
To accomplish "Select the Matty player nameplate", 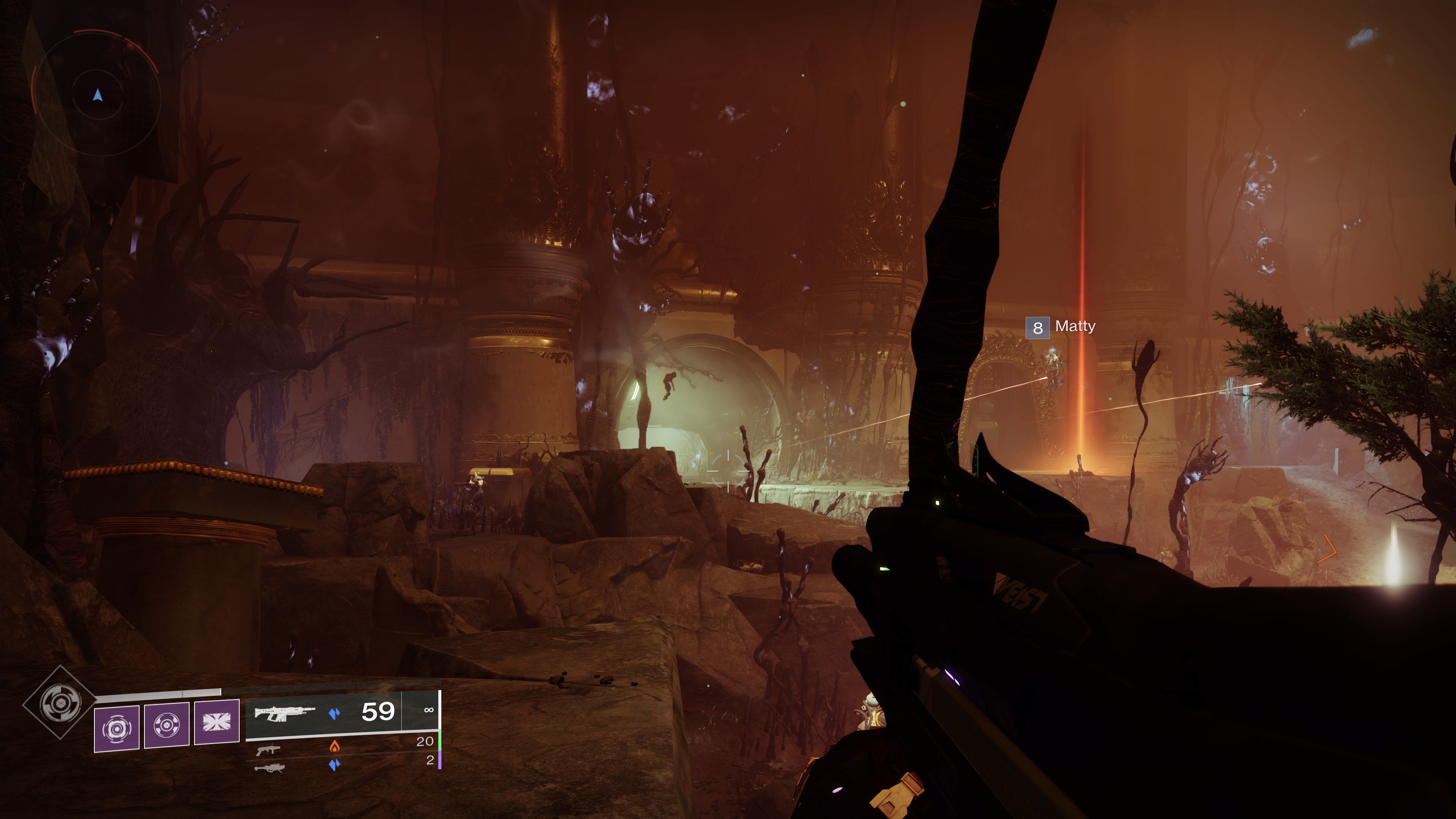I will (x=1062, y=327).
